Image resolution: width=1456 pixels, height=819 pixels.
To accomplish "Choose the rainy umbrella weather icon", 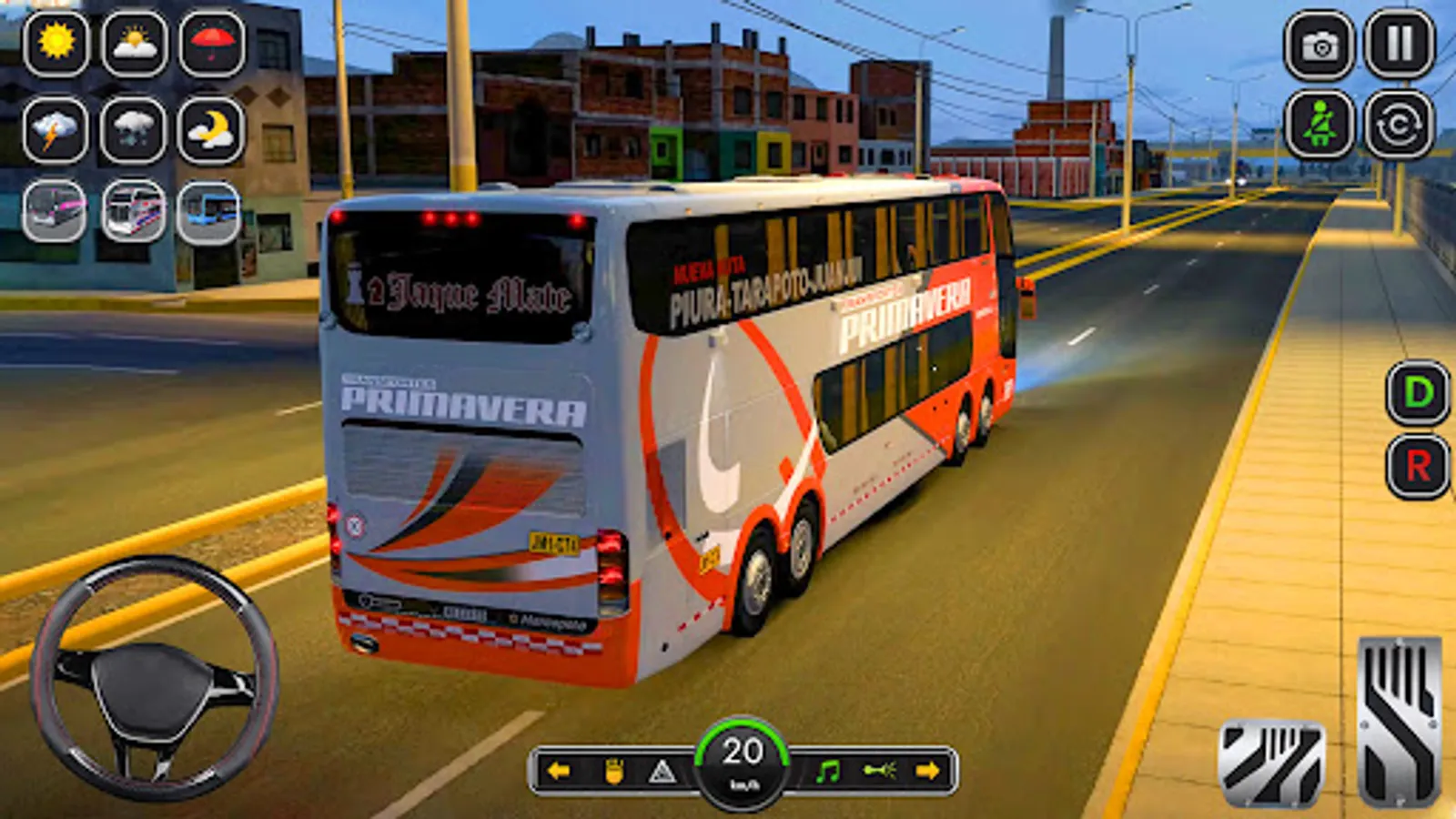I will [x=207, y=44].
